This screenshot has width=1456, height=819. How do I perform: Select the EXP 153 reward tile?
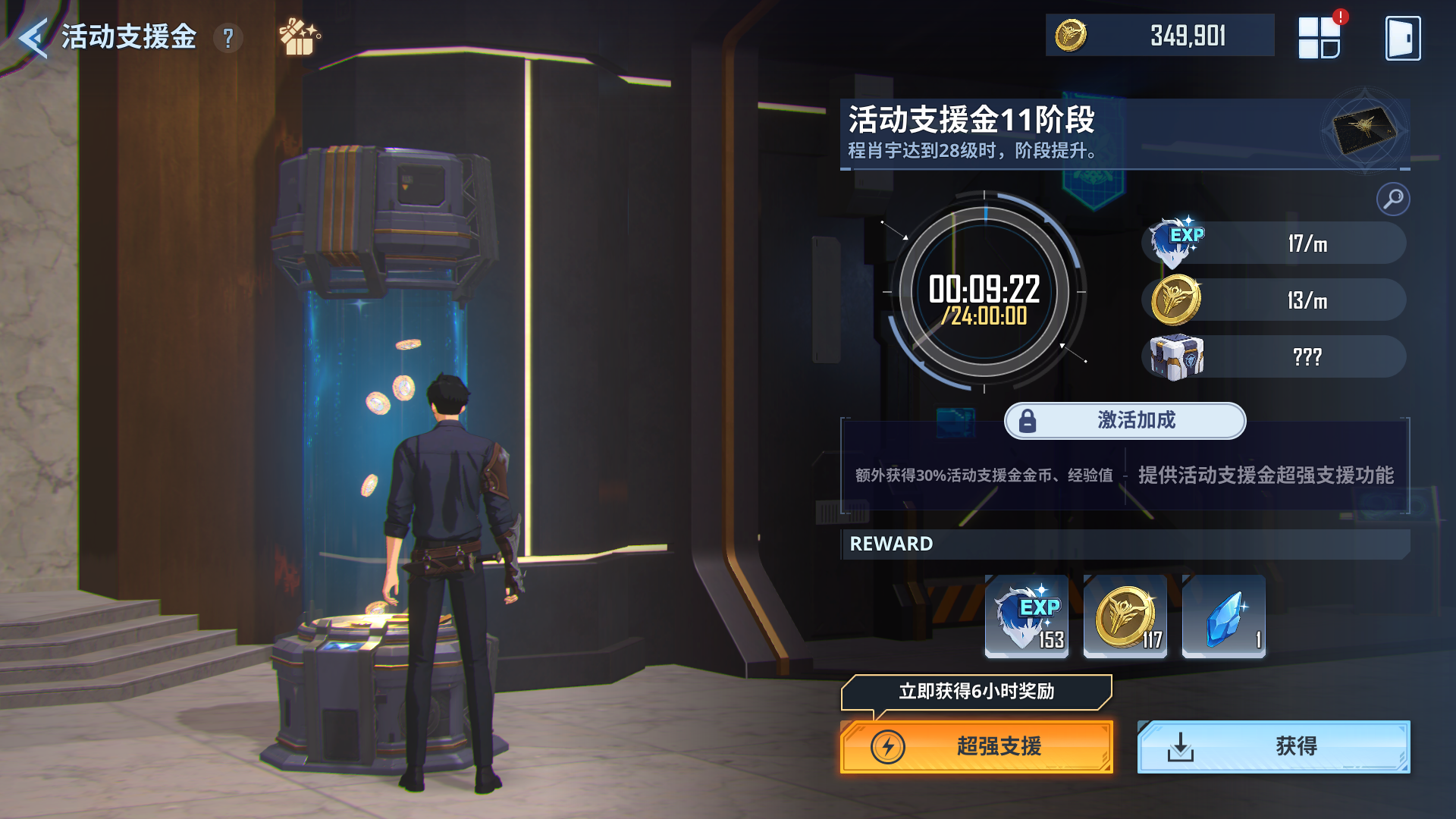(1027, 616)
